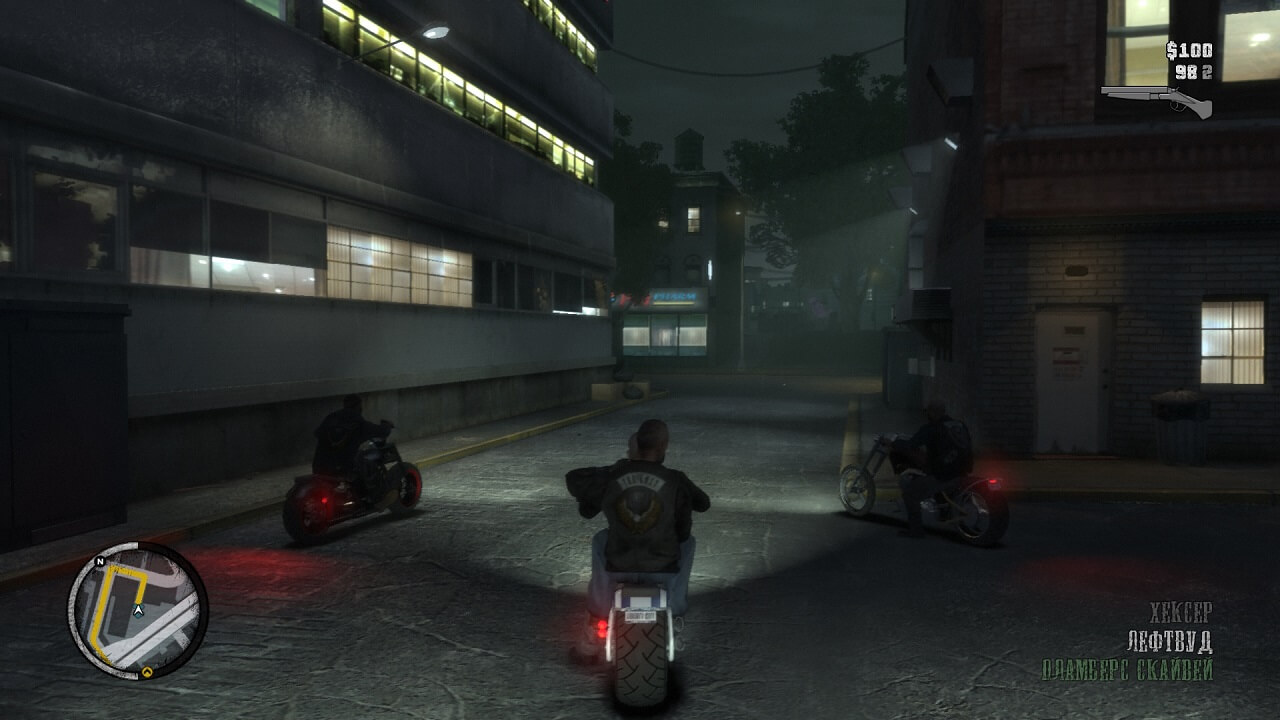Image resolution: width=1280 pixels, height=720 pixels.
Task: Select the sawed-off shotgun weapon icon
Action: 1156,99
